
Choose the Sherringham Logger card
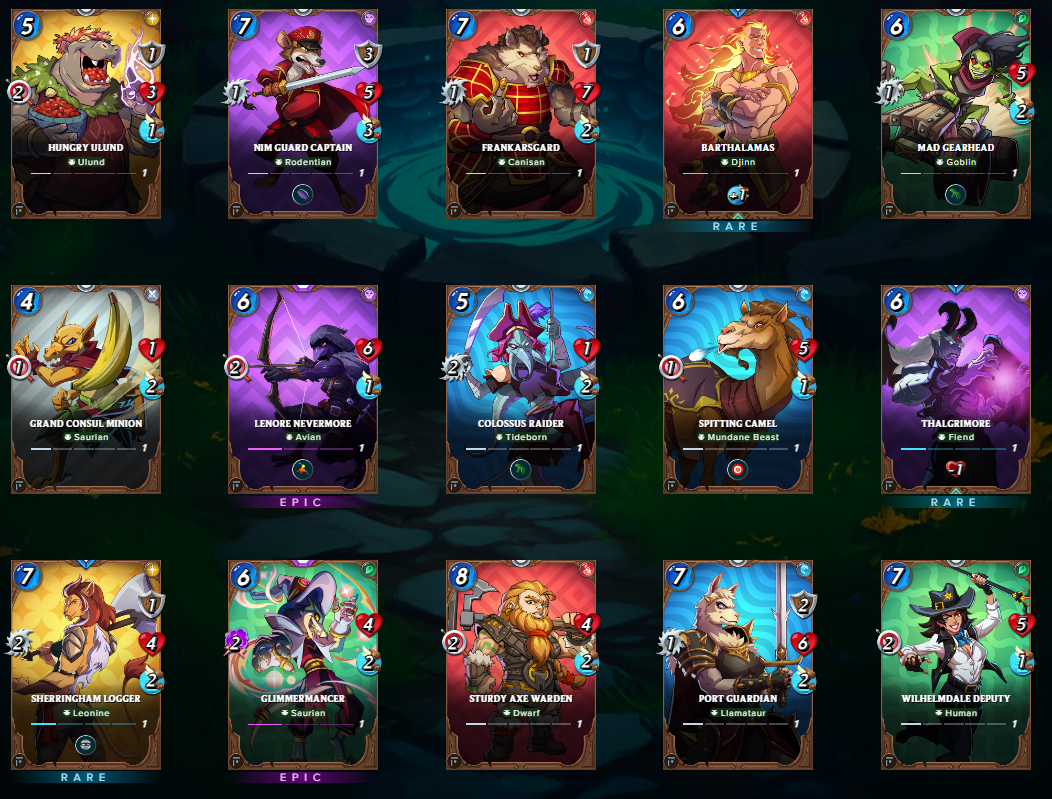click(x=85, y=664)
